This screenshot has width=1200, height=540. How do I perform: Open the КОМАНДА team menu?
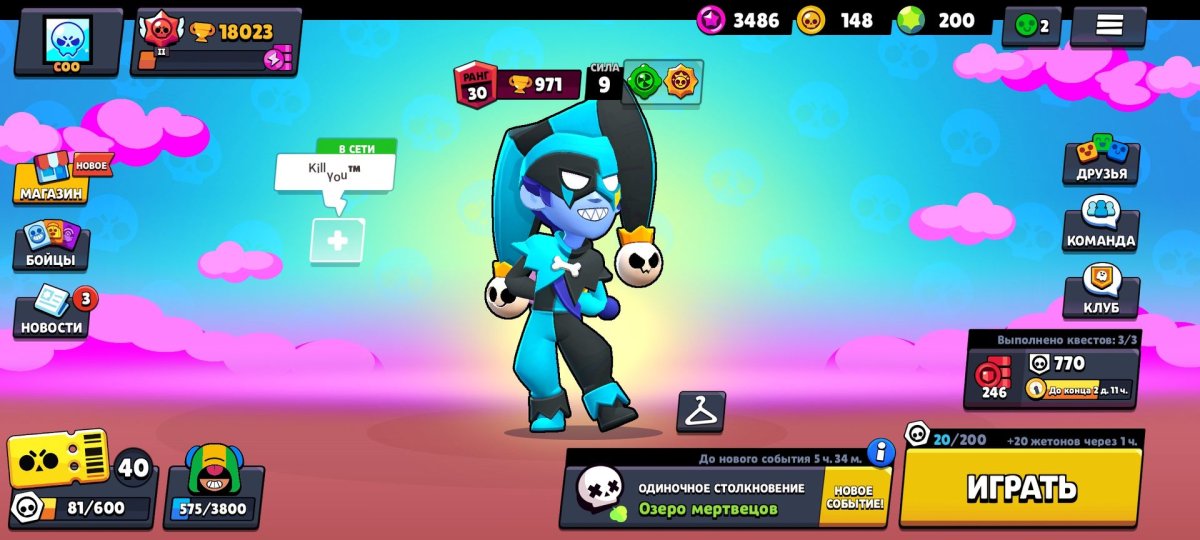pos(1101,226)
